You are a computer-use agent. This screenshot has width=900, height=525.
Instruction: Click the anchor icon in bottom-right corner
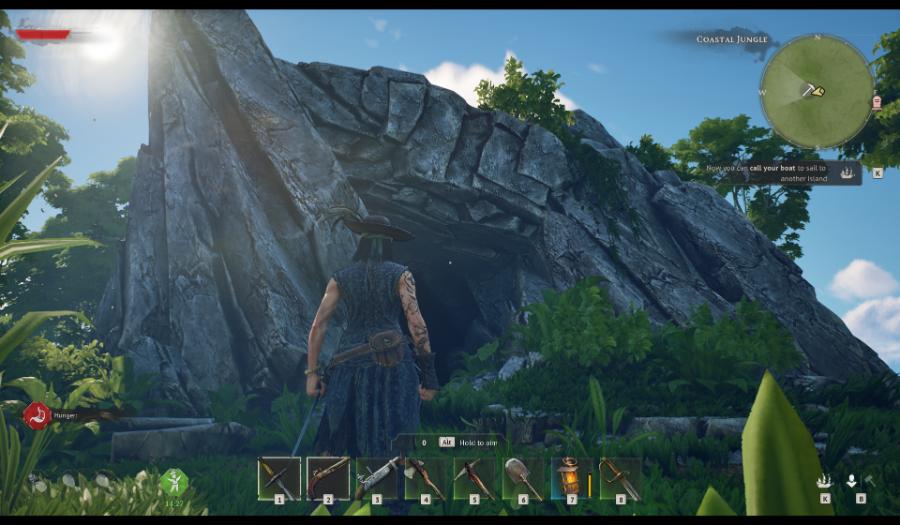click(851, 481)
